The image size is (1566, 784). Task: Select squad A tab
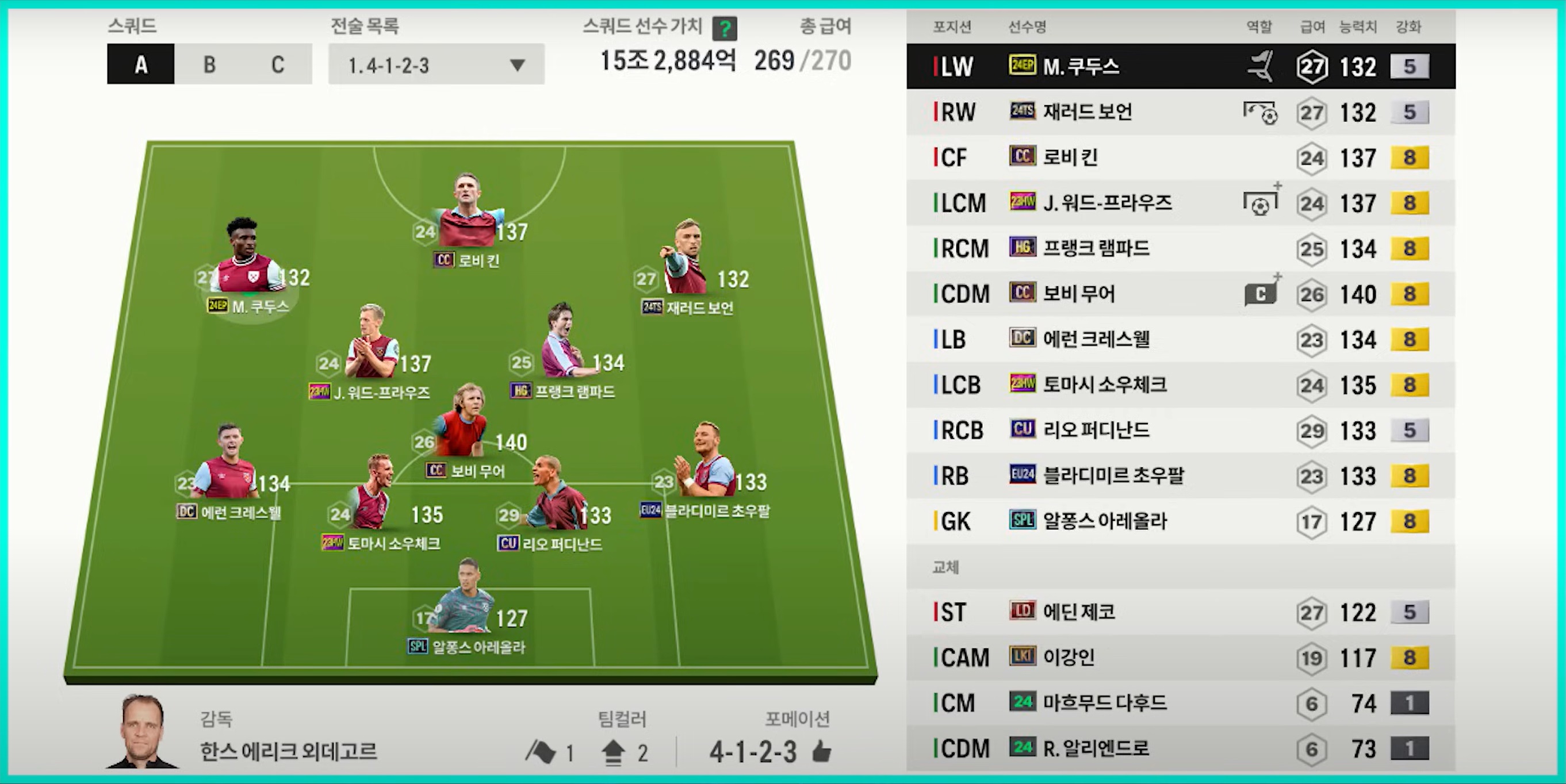(x=141, y=64)
